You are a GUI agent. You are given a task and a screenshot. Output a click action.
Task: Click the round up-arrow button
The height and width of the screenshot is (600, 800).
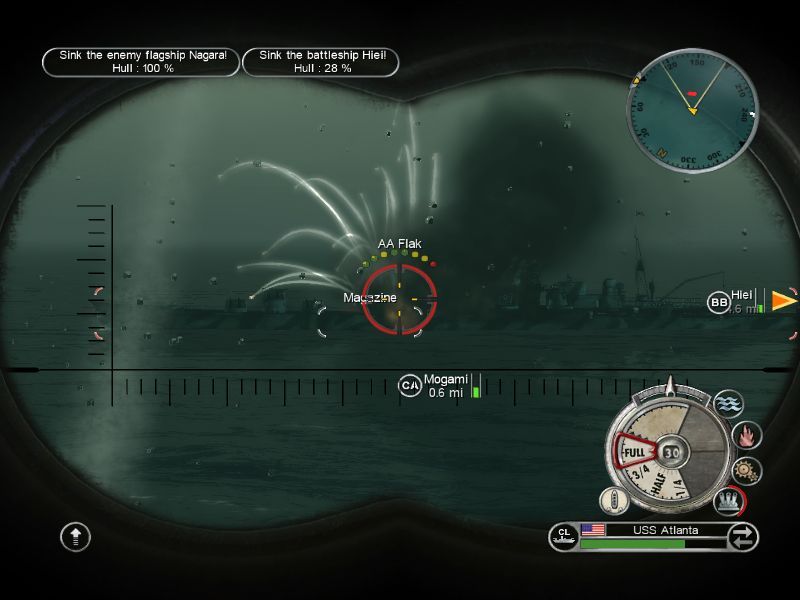(76, 537)
